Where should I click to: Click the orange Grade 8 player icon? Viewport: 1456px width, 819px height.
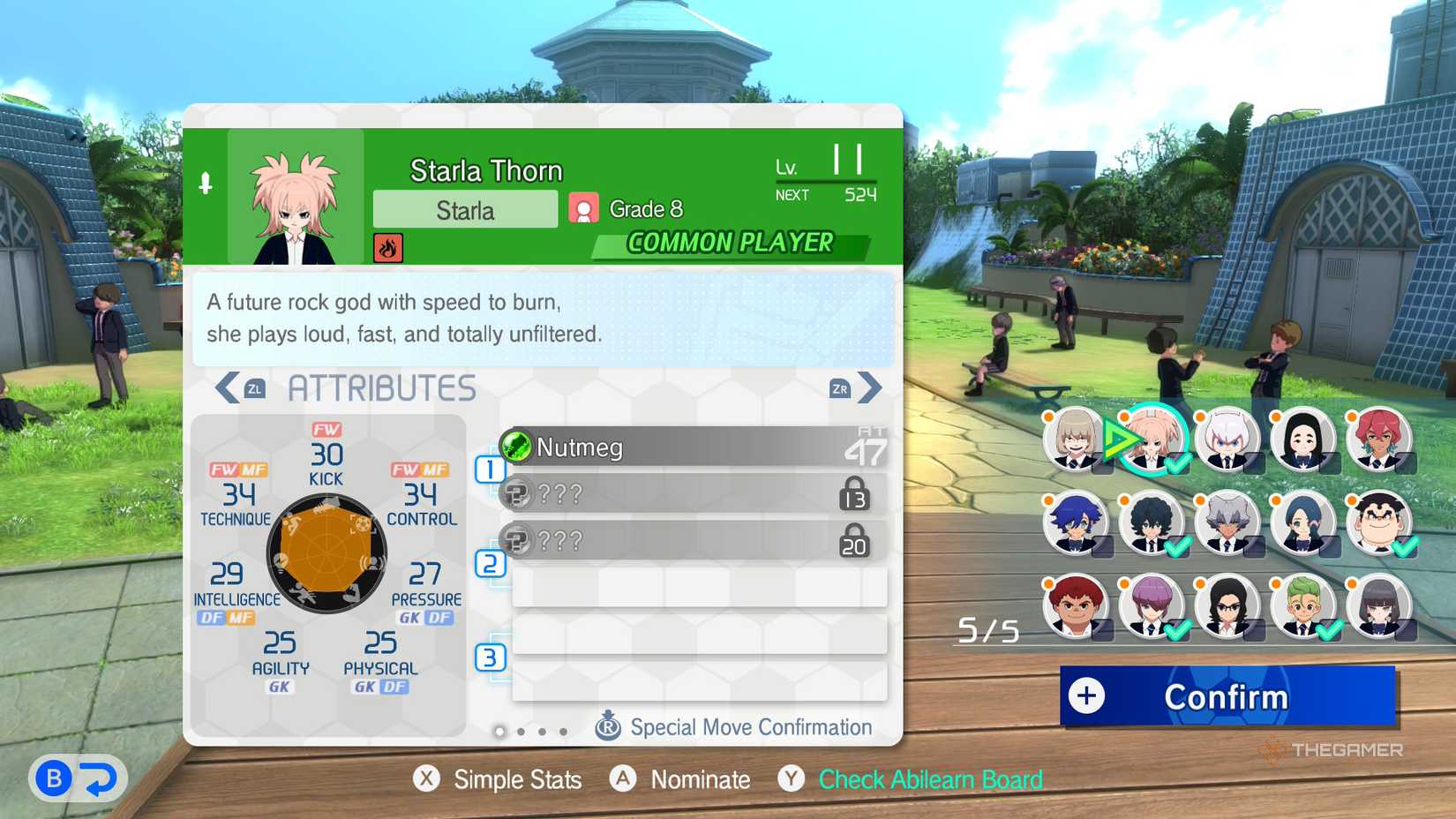point(582,208)
